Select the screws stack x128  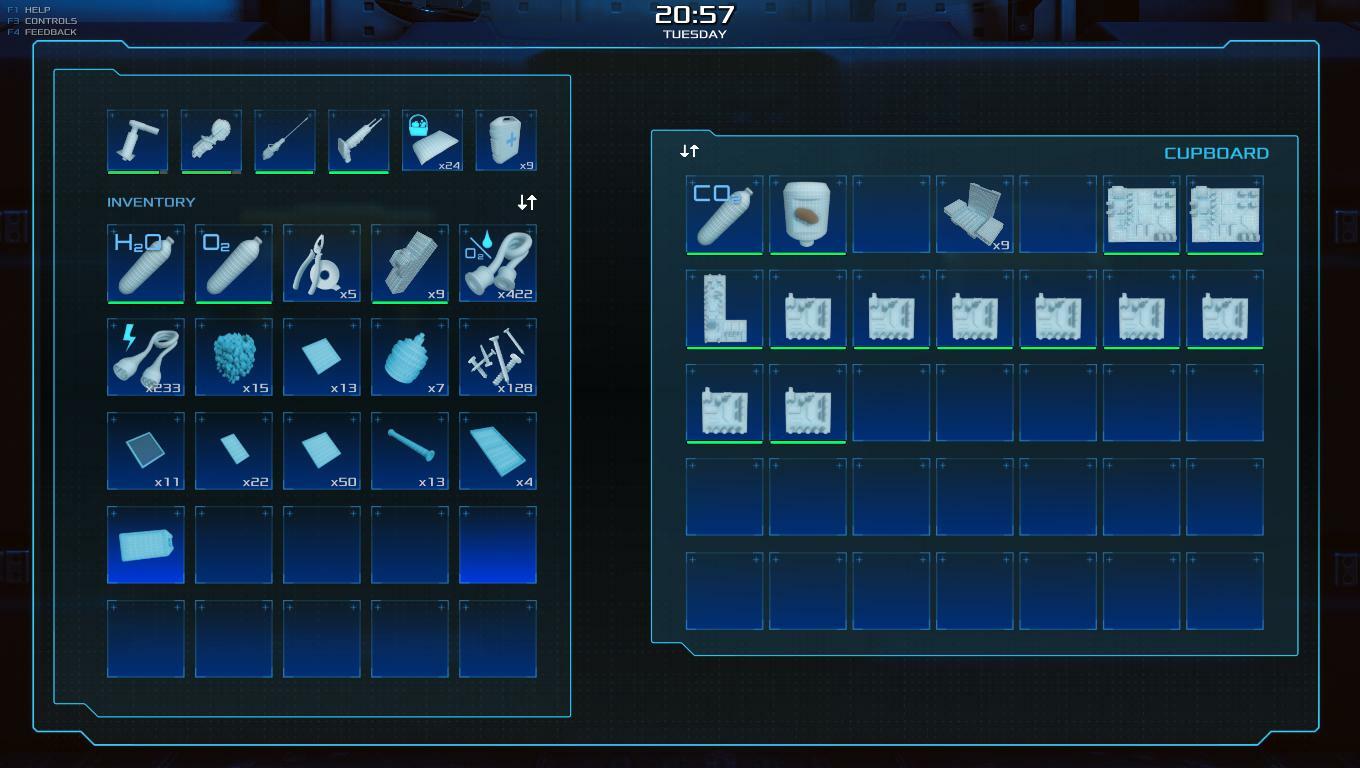pos(498,357)
